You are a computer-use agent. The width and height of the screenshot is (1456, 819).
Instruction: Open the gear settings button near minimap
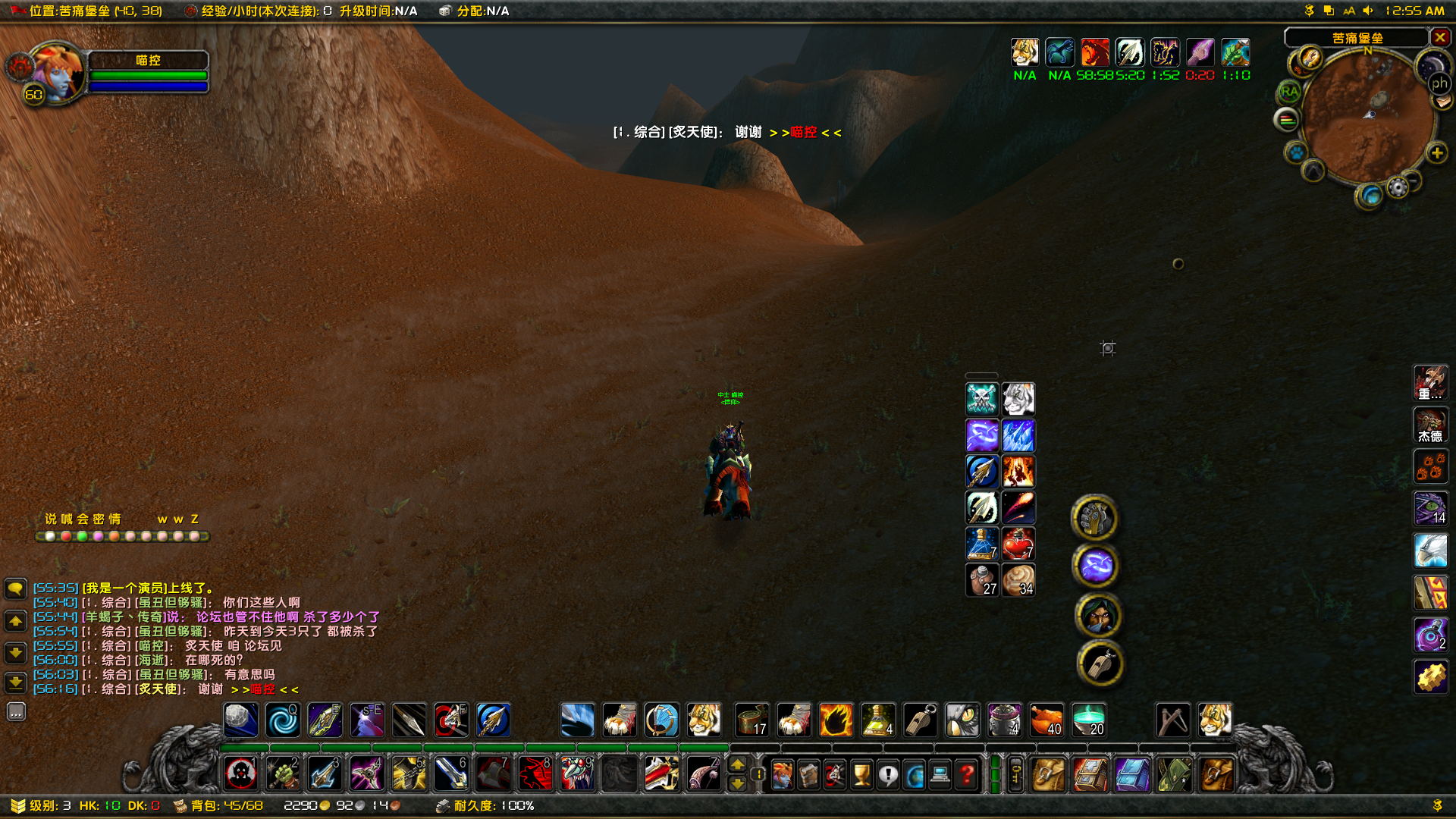pos(1398,187)
